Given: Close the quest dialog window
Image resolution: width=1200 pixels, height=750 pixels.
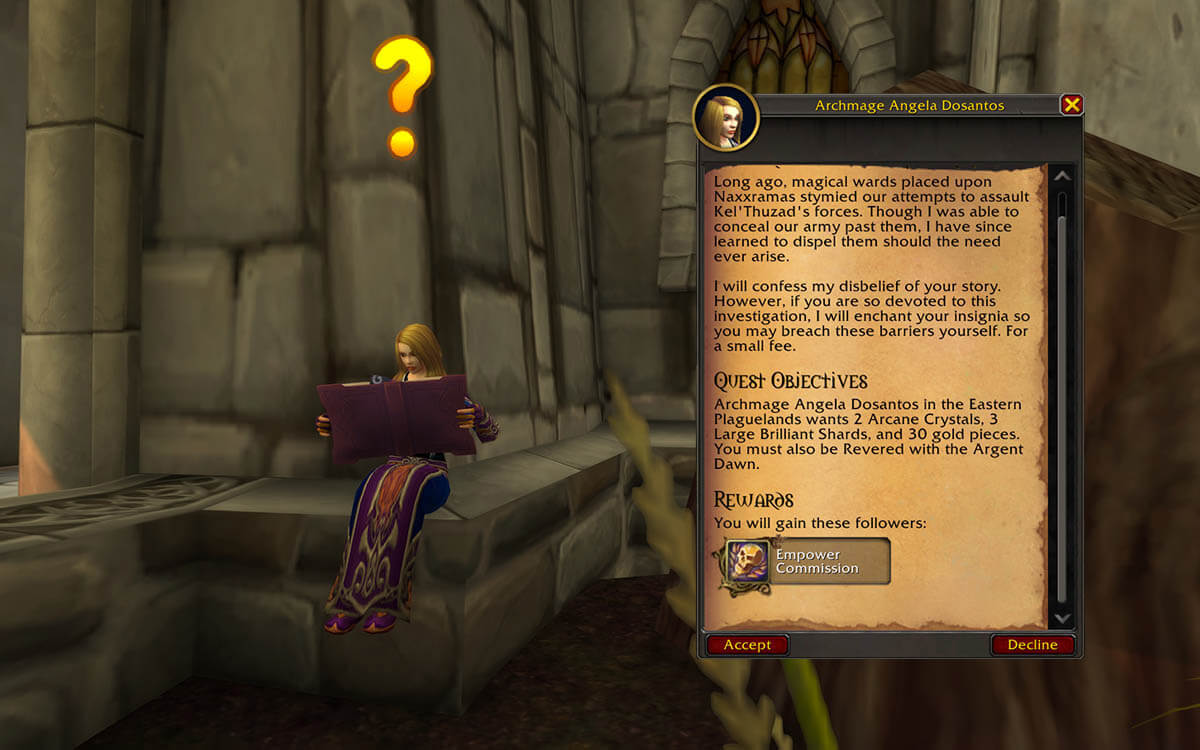Looking at the screenshot, I should (1071, 104).
